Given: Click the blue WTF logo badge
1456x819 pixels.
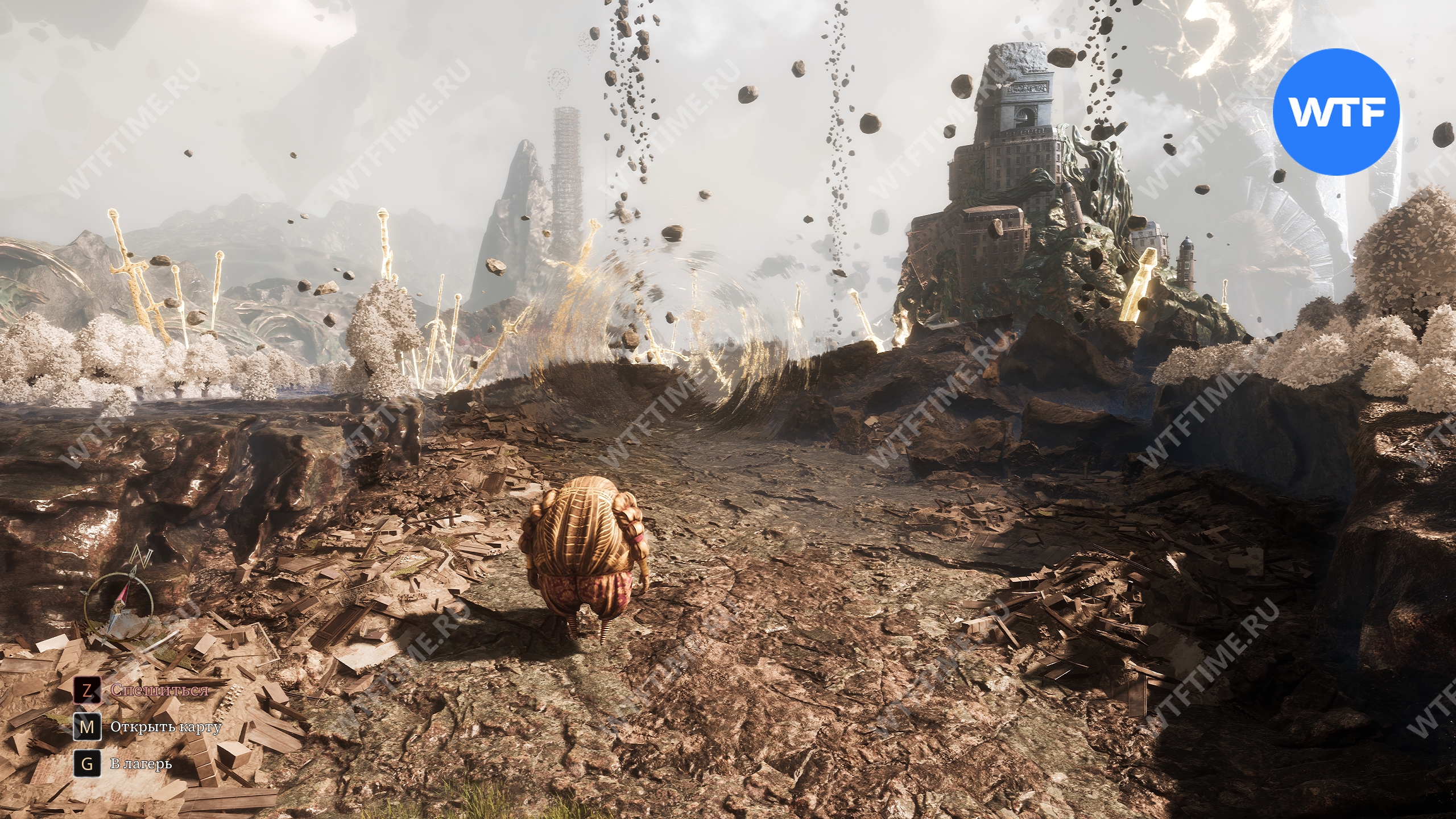Looking at the screenshot, I should 1335,111.
